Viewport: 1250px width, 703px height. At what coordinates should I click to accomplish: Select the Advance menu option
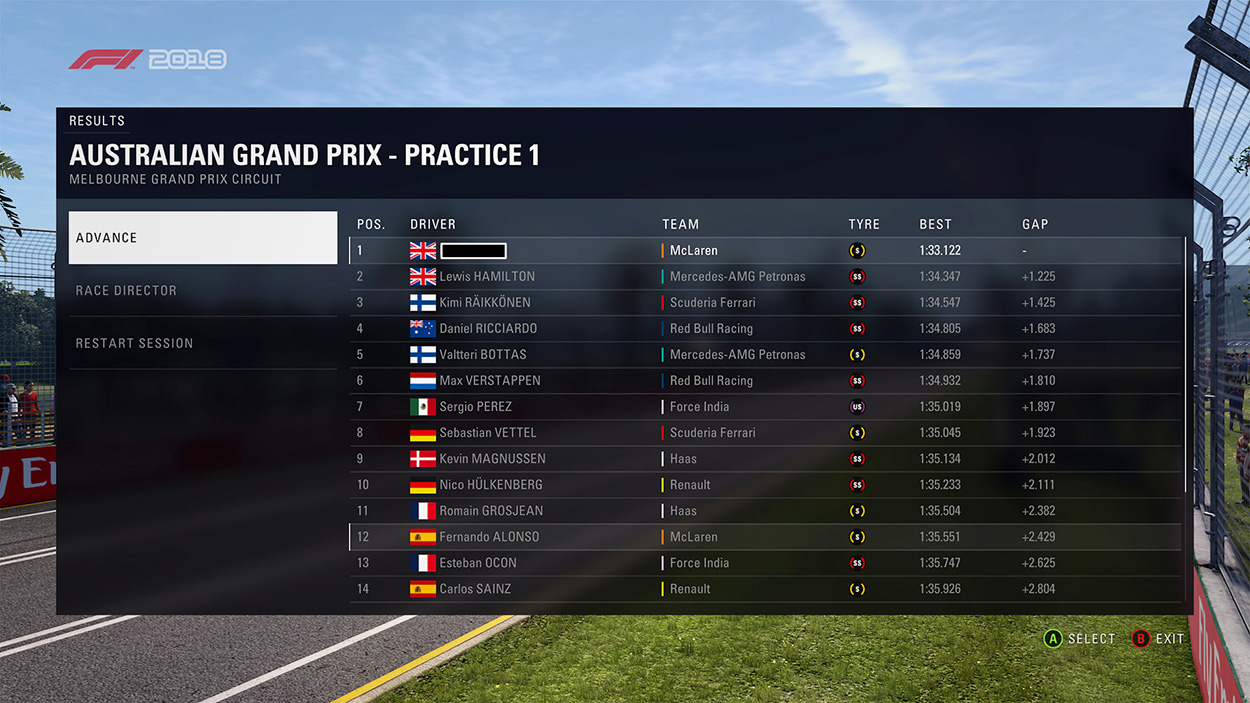click(x=202, y=238)
